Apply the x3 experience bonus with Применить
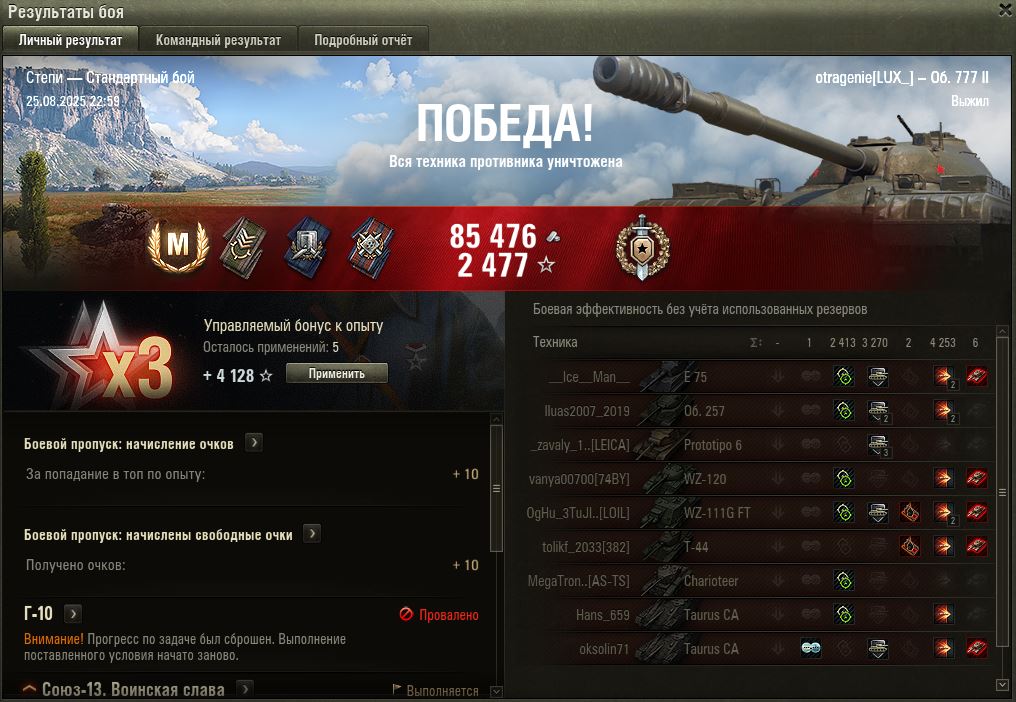Screen dimensions: 1016x702 coord(336,373)
